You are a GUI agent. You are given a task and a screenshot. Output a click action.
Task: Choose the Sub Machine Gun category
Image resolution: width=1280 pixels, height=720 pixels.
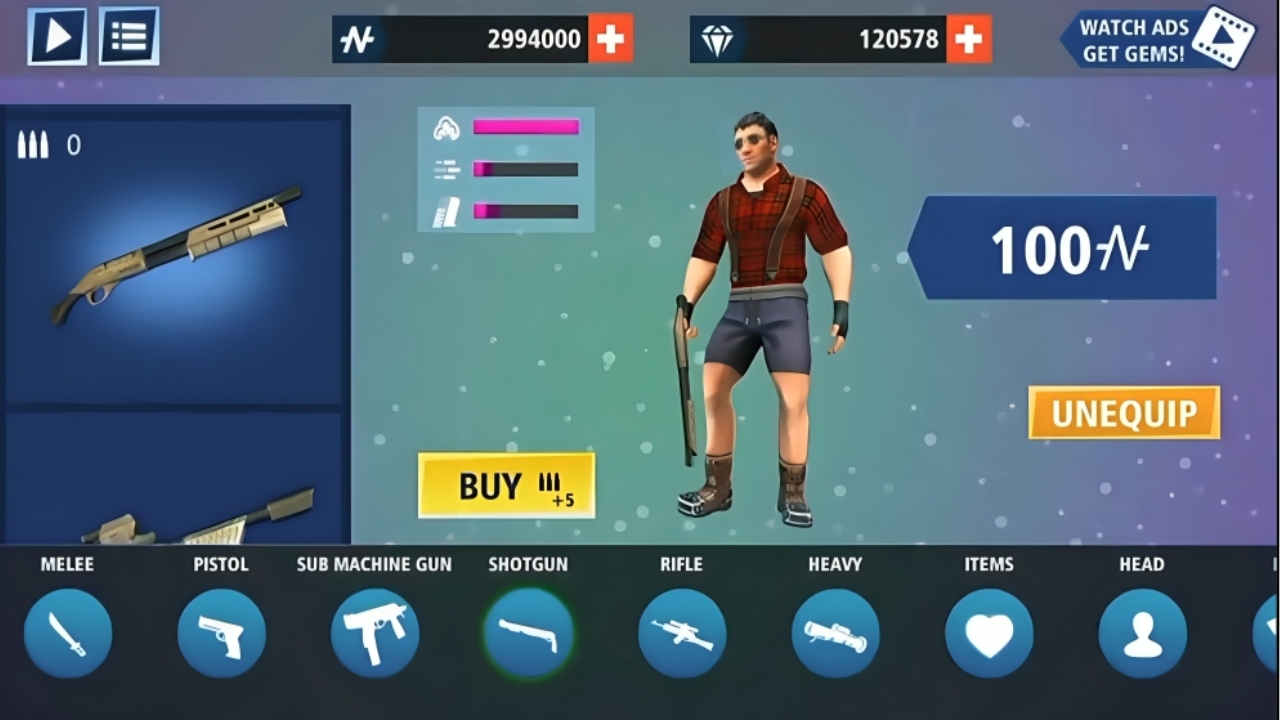[x=375, y=633]
